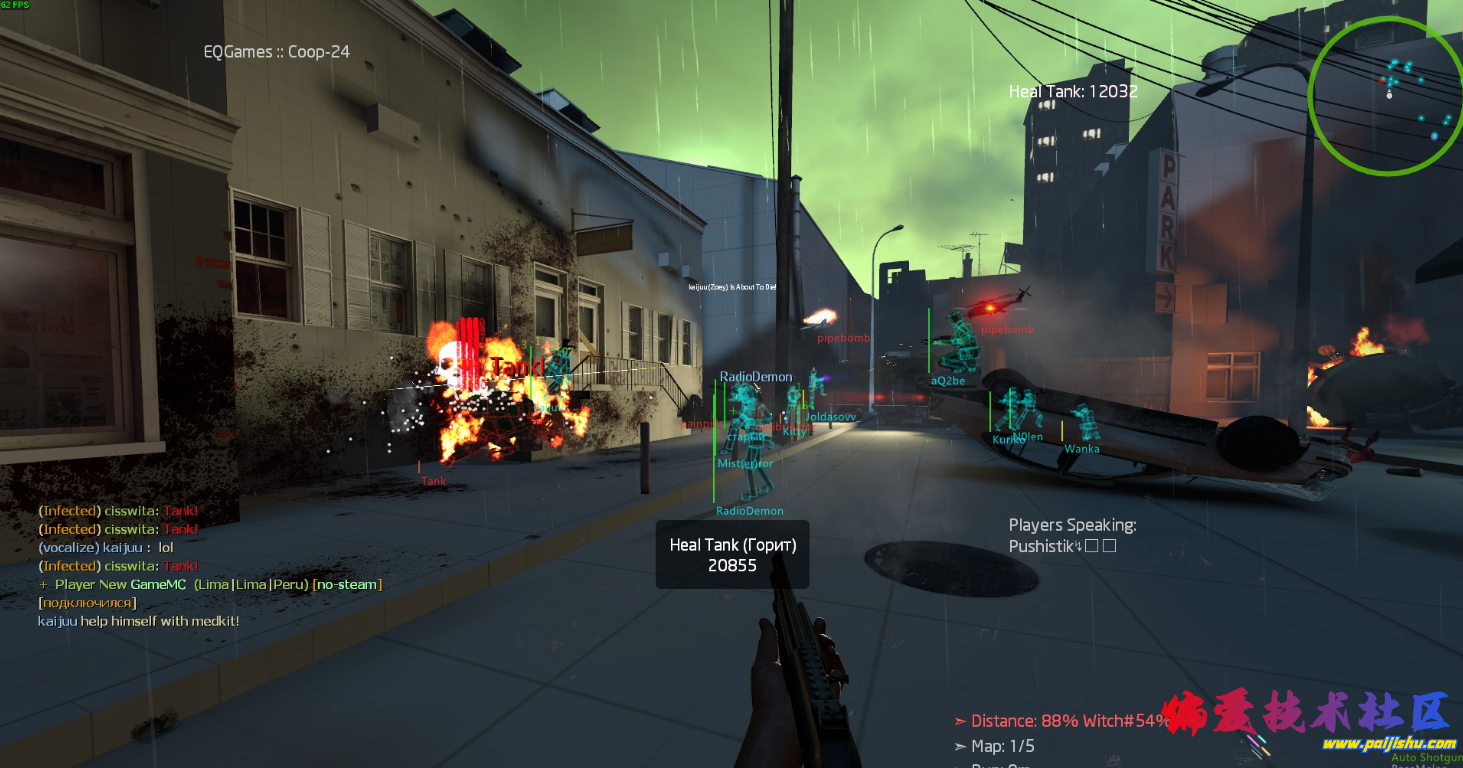The width and height of the screenshot is (1463, 768).
Task: Open the paijishu.com watermark link
Action: tap(1389, 743)
